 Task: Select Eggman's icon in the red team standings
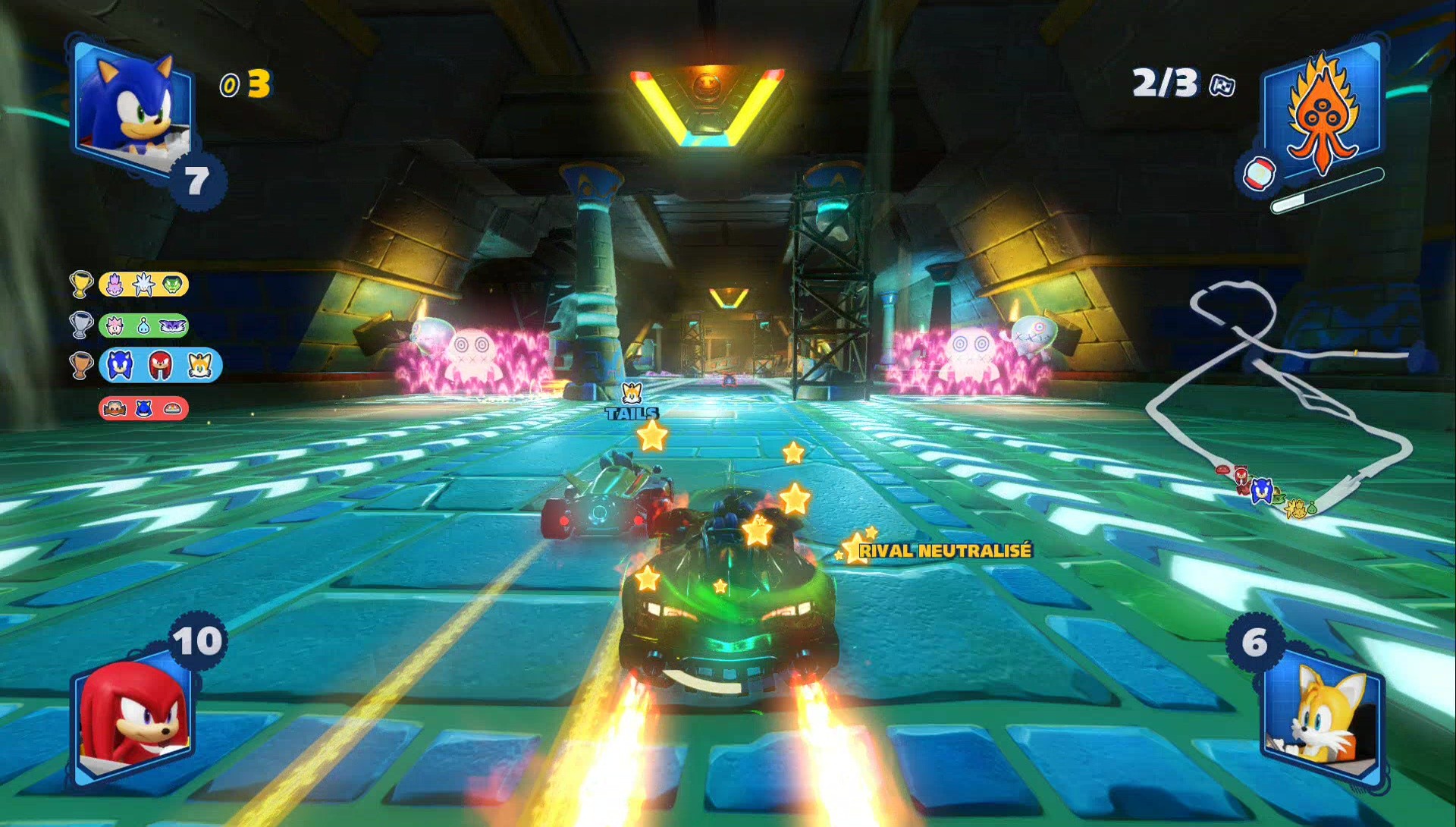pyautogui.click(x=115, y=407)
